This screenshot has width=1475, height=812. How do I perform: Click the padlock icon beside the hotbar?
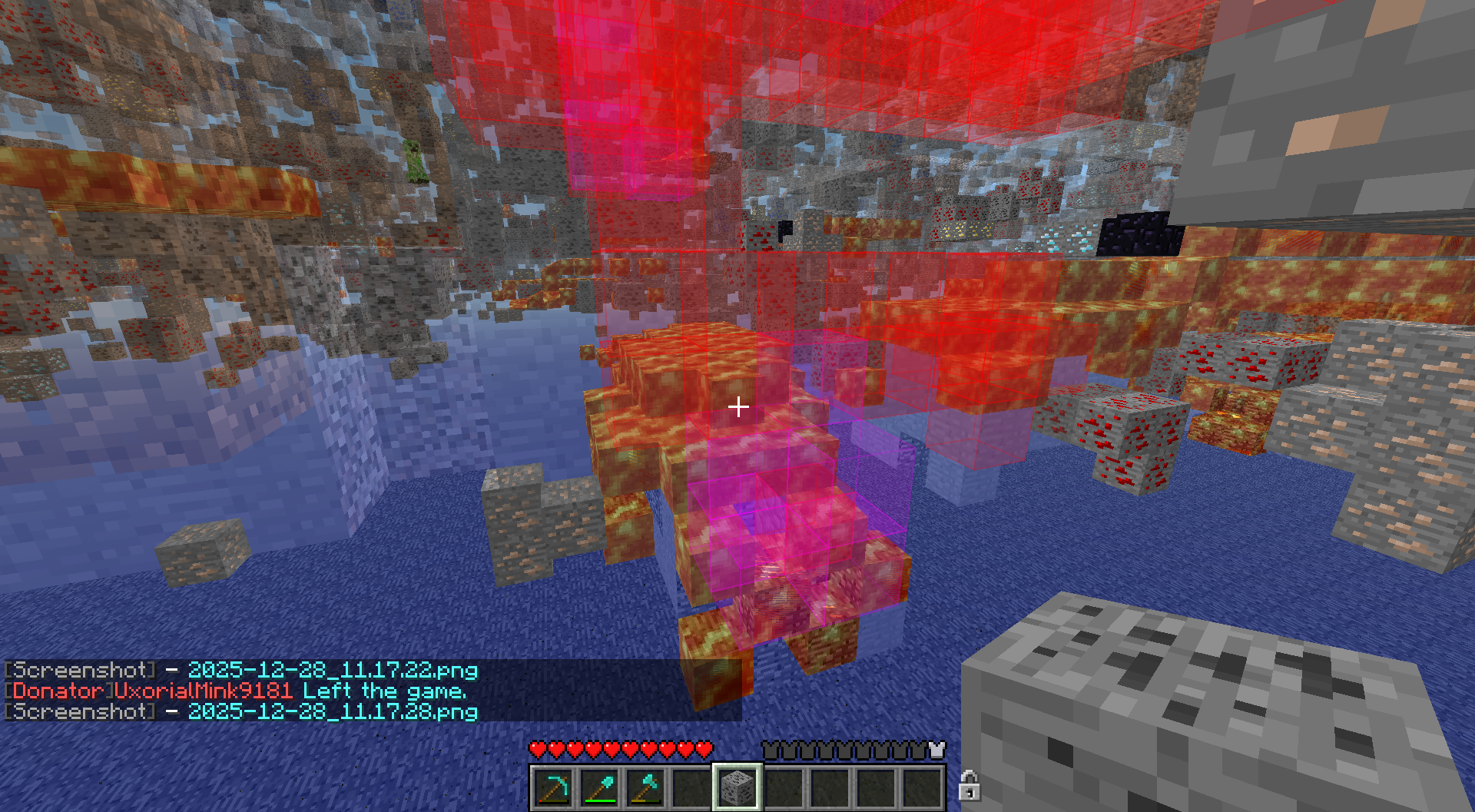pyautogui.click(x=969, y=786)
